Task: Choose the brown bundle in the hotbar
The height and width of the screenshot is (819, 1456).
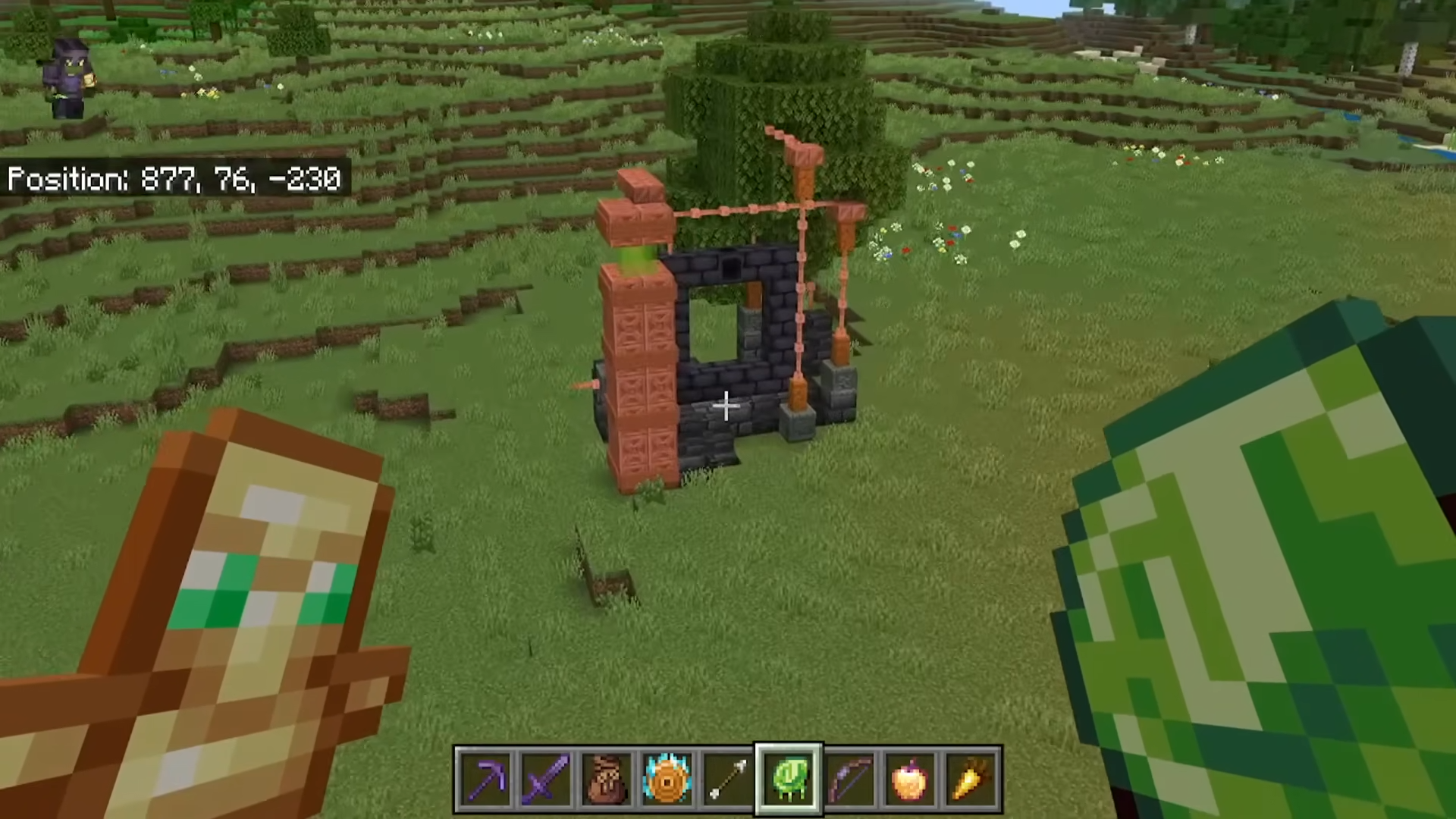Action: point(607,779)
